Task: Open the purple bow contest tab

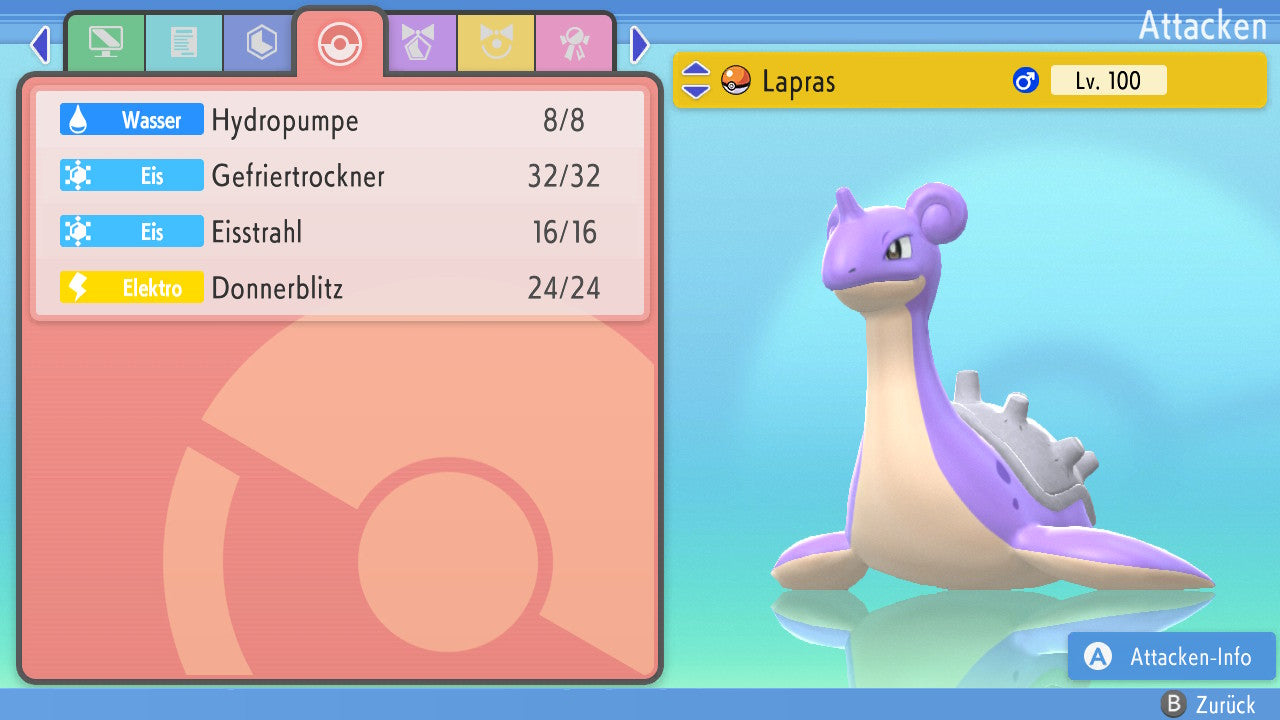Action: pos(419,43)
